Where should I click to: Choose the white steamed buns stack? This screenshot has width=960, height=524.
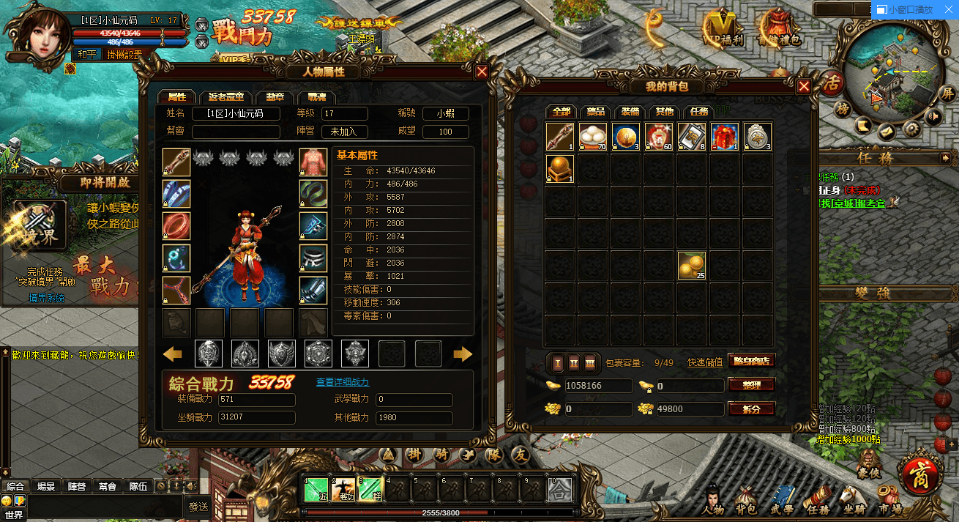(593, 137)
